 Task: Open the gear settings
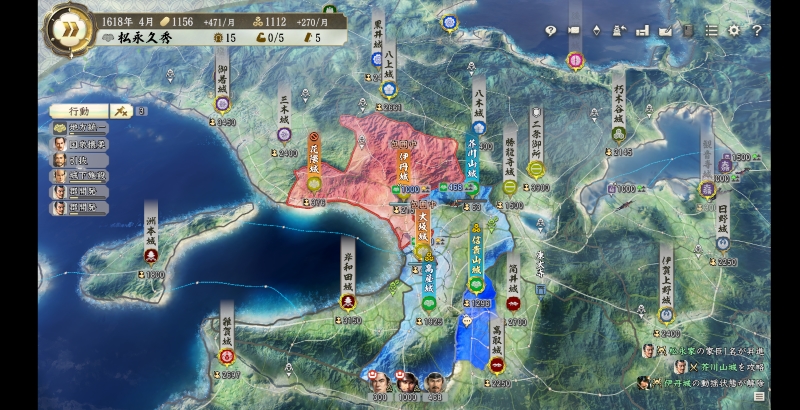click(735, 30)
